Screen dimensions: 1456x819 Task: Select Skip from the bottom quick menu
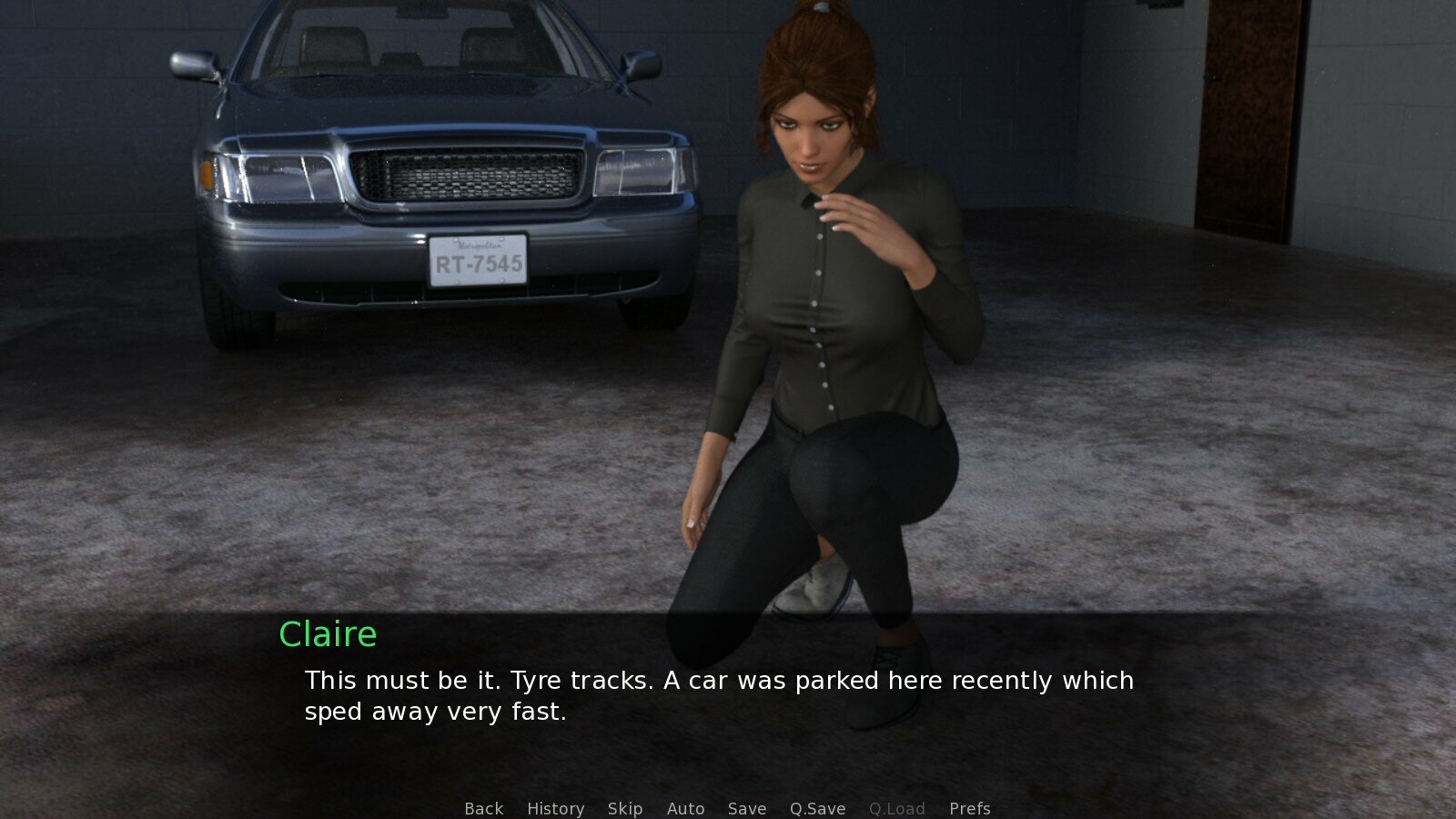625,808
